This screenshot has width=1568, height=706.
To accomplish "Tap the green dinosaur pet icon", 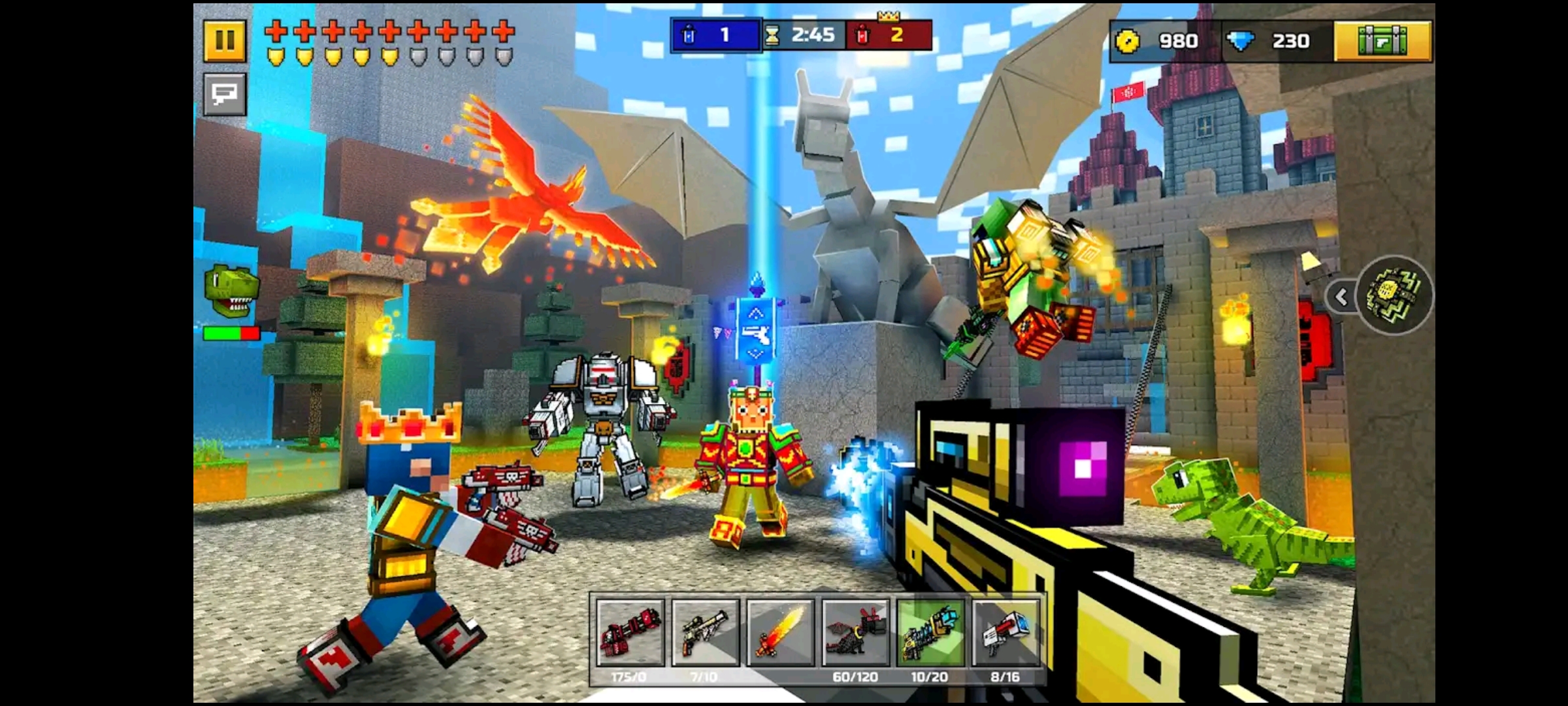I will (231, 291).
